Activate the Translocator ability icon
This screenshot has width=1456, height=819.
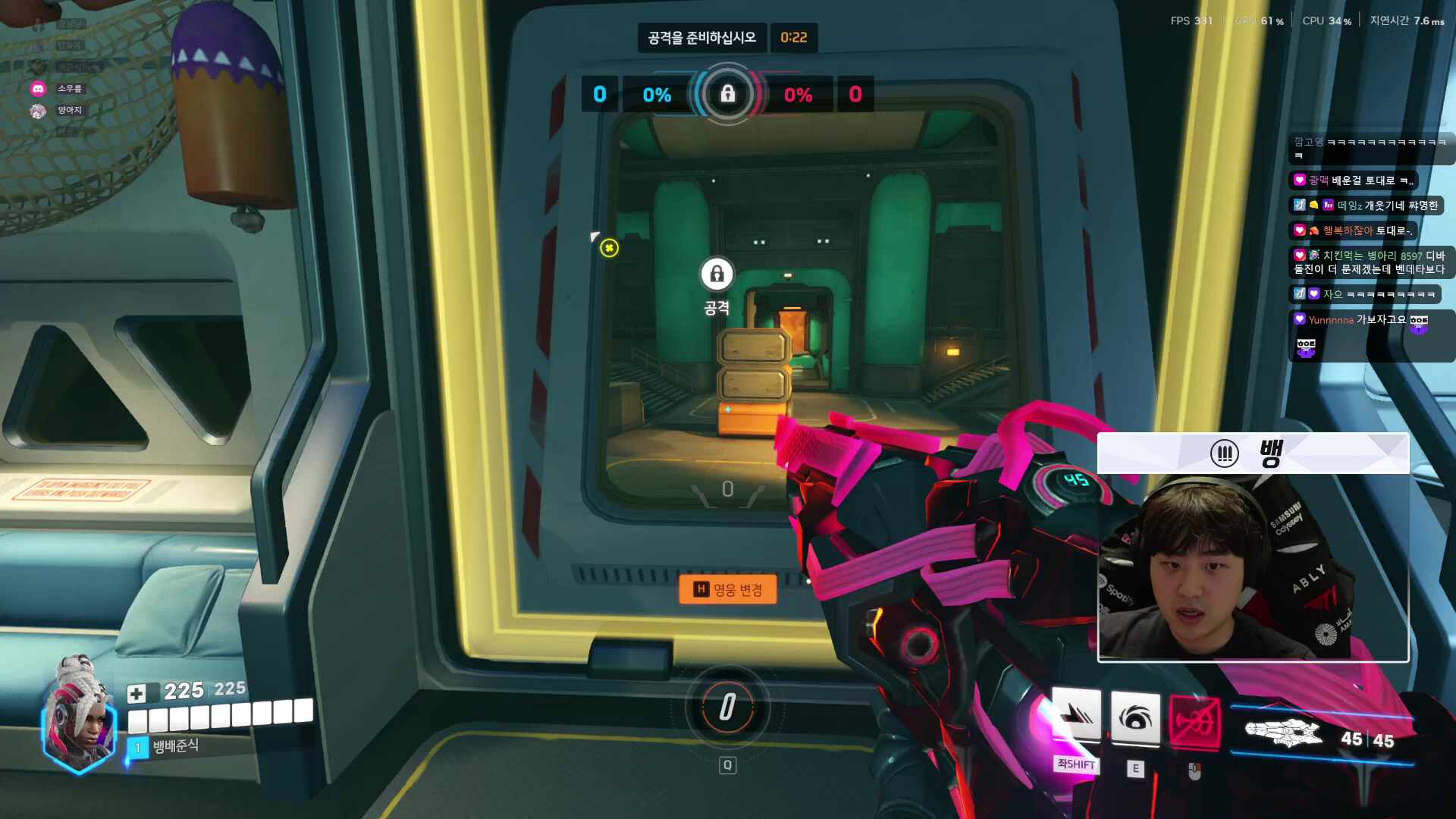coord(1076,717)
